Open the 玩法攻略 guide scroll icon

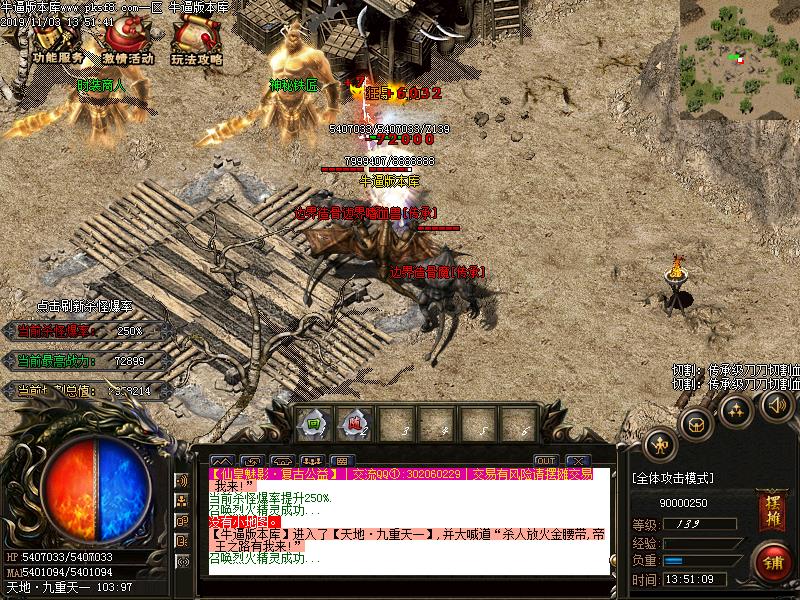point(195,40)
